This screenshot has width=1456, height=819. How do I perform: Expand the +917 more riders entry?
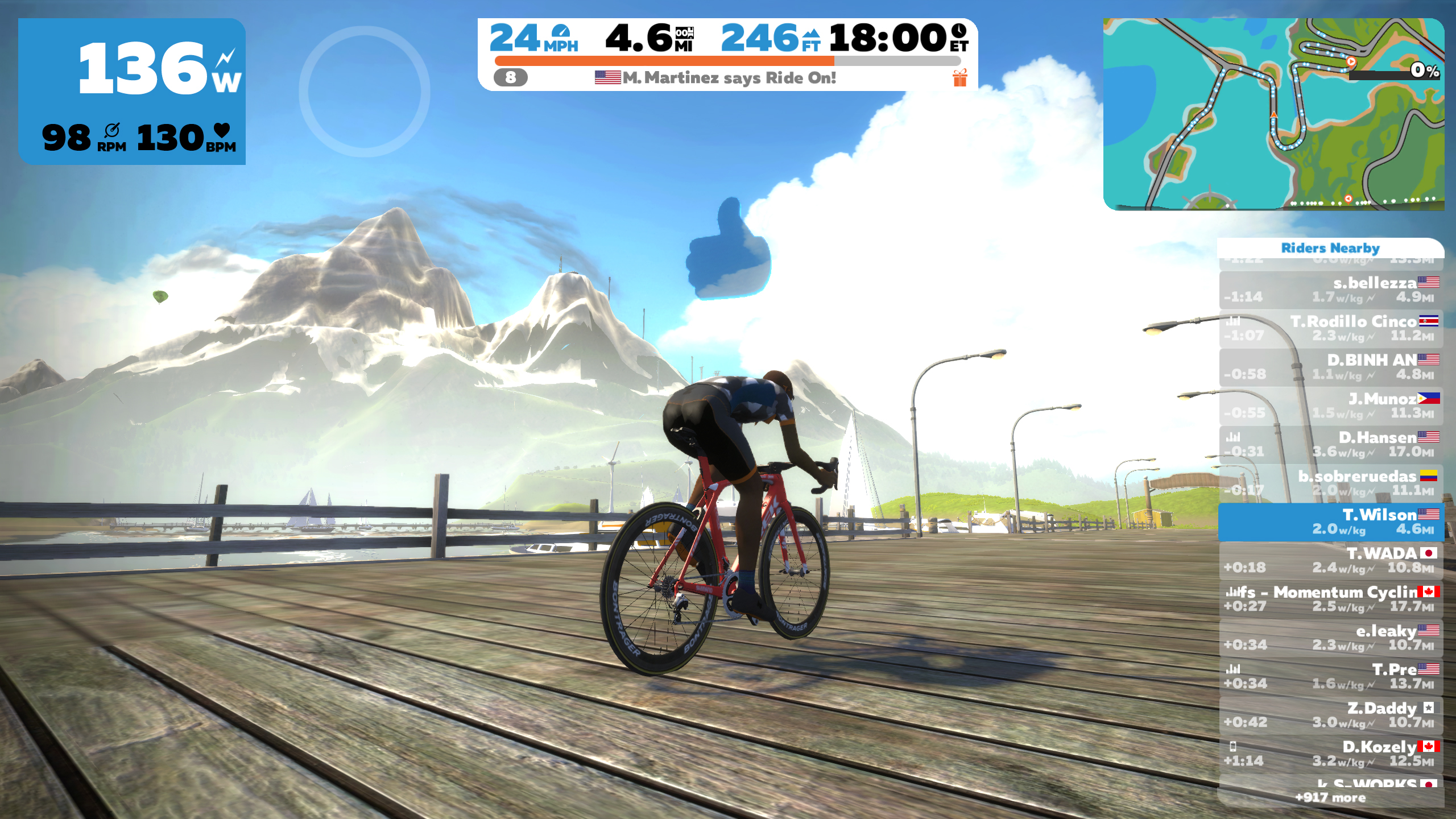point(1330,797)
